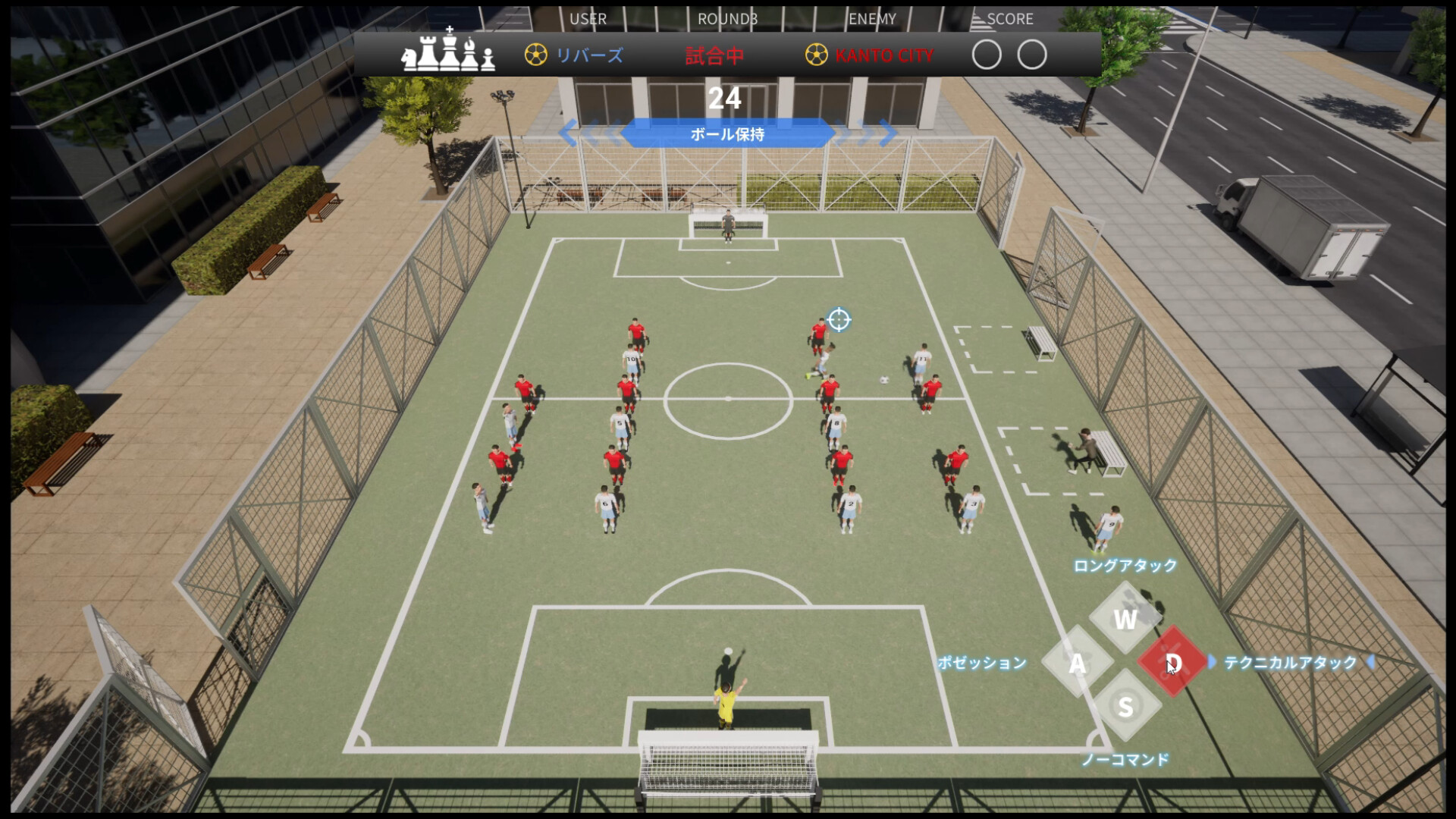Enable the テクニカルアタック highlighted command
Image resolution: width=1456 pixels, height=819 pixels.
click(1289, 661)
